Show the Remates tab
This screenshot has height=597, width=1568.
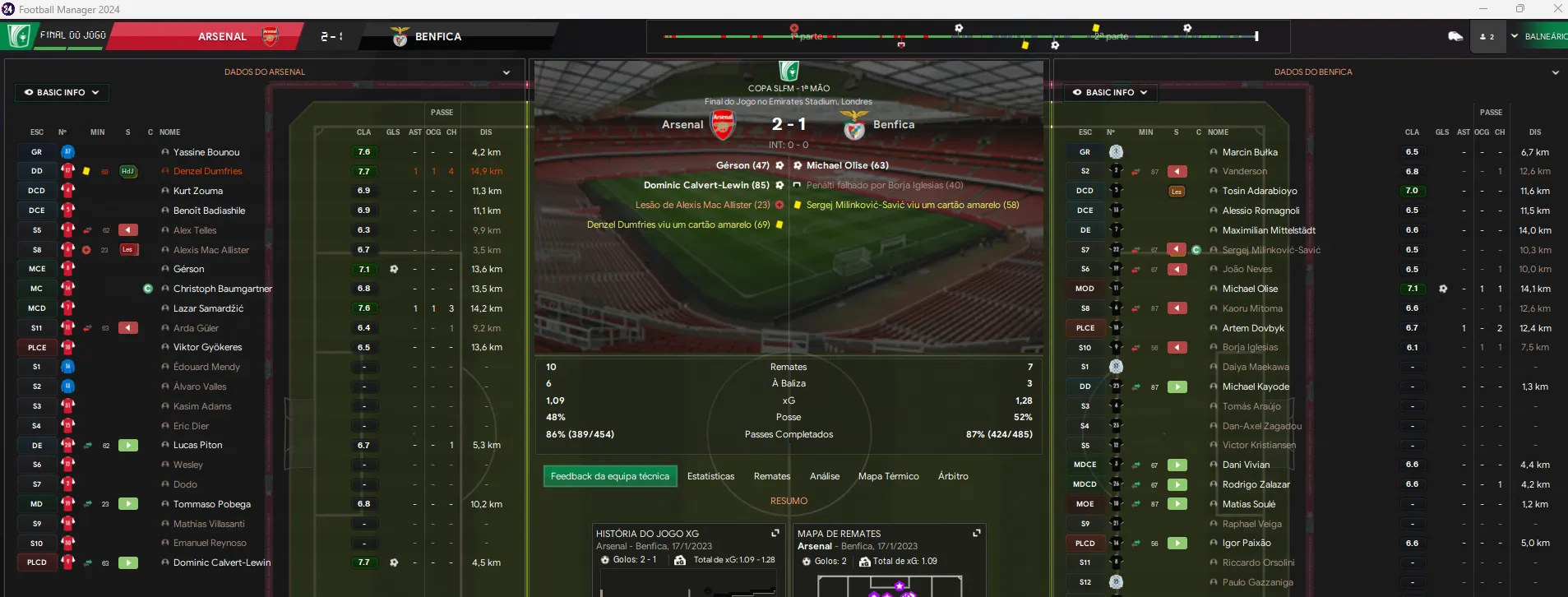point(771,476)
